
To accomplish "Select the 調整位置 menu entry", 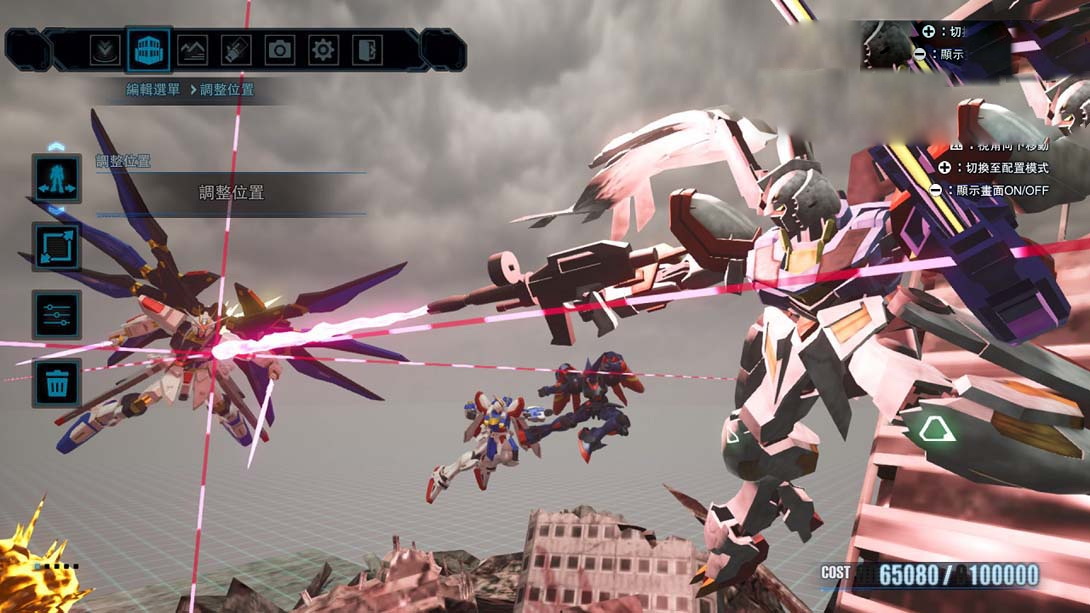I will click(x=231, y=193).
